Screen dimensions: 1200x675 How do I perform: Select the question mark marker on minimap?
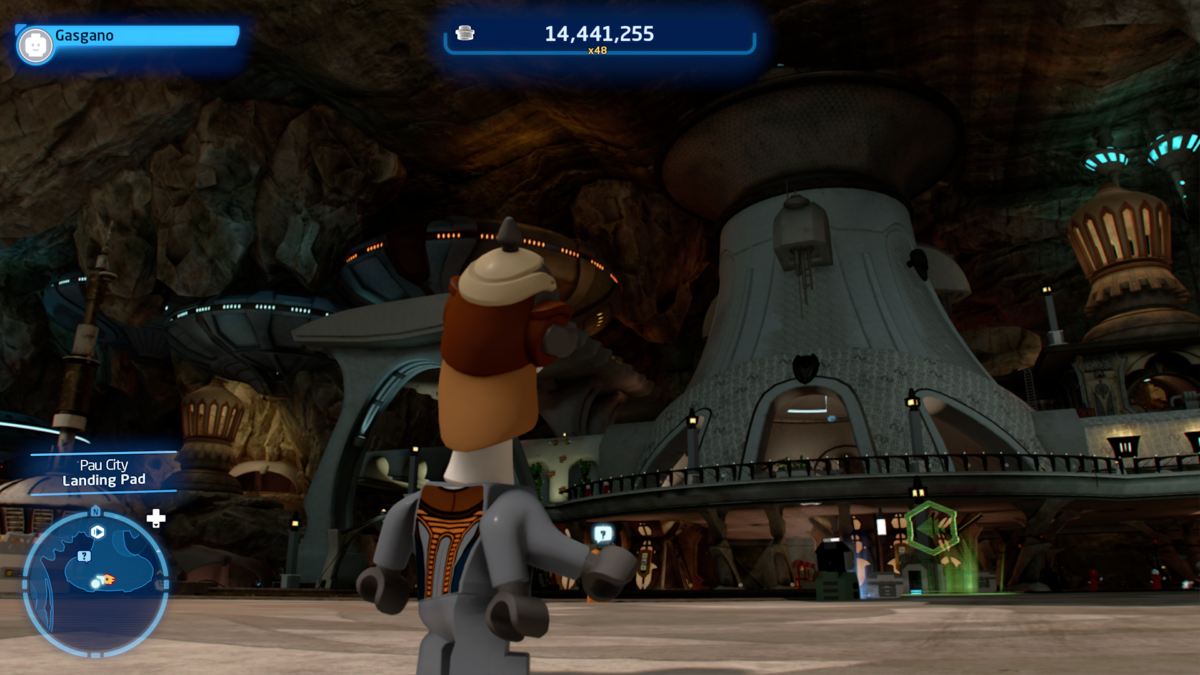click(84, 556)
